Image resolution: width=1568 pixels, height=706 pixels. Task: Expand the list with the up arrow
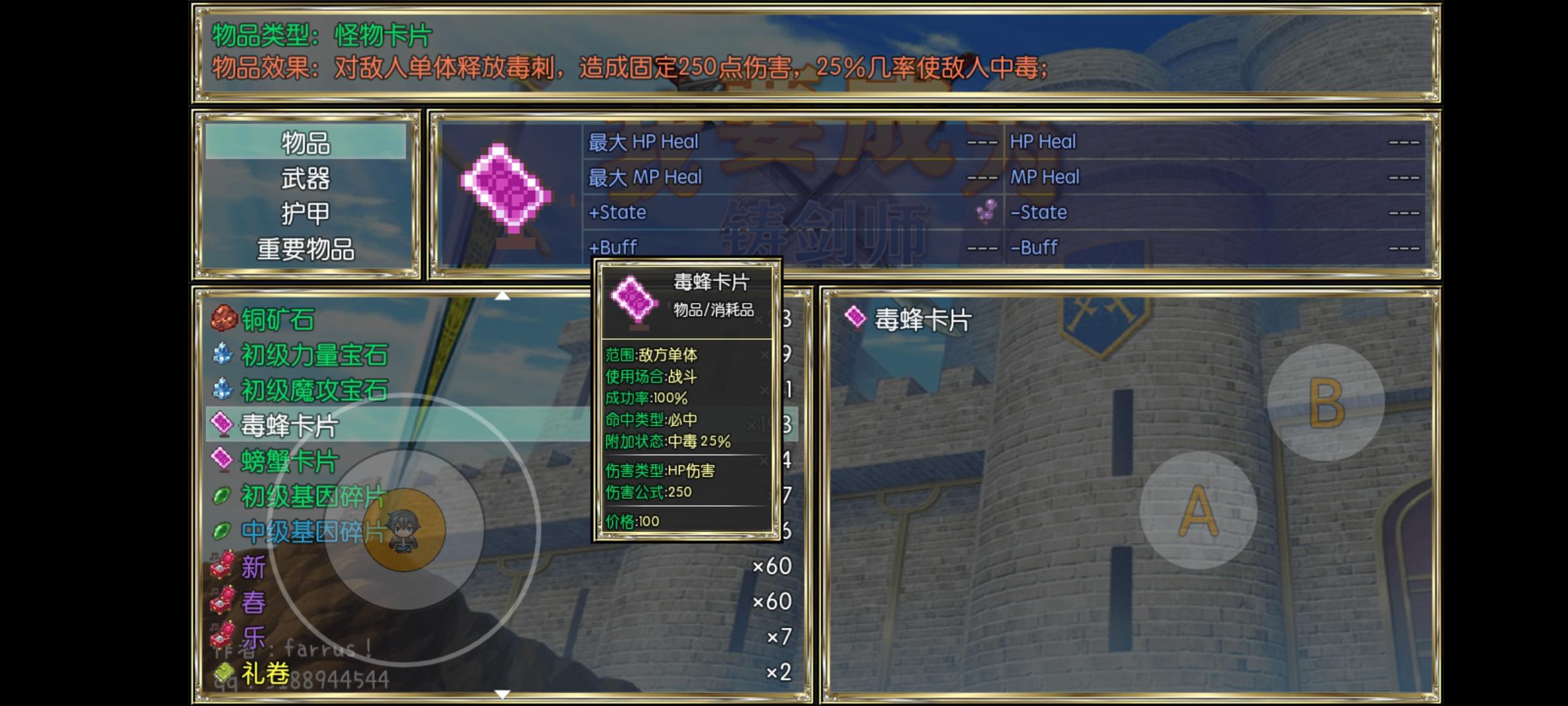pos(503,295)
